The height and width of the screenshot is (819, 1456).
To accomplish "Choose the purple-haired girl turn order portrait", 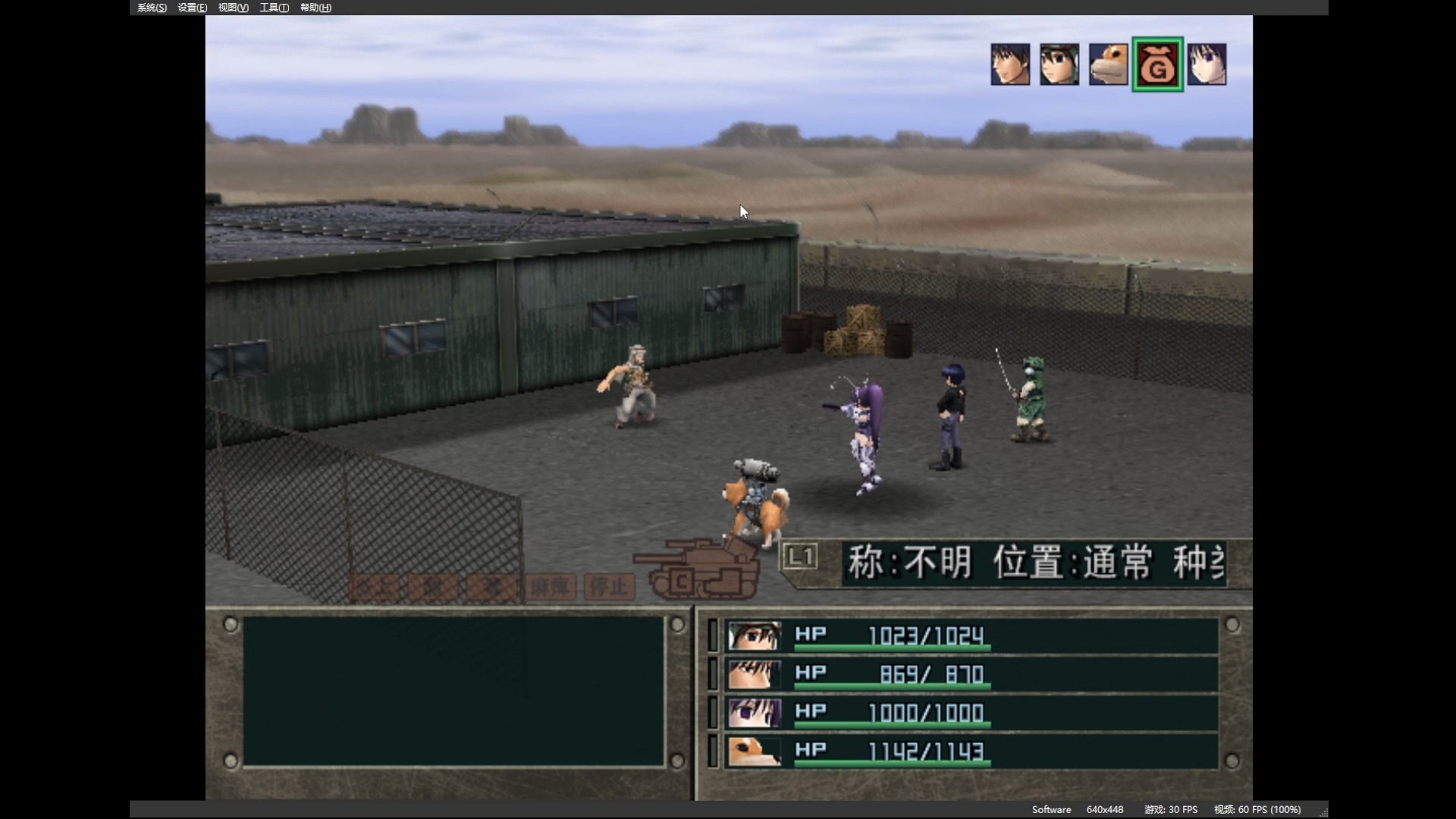I will click(x=1207, y=64).
